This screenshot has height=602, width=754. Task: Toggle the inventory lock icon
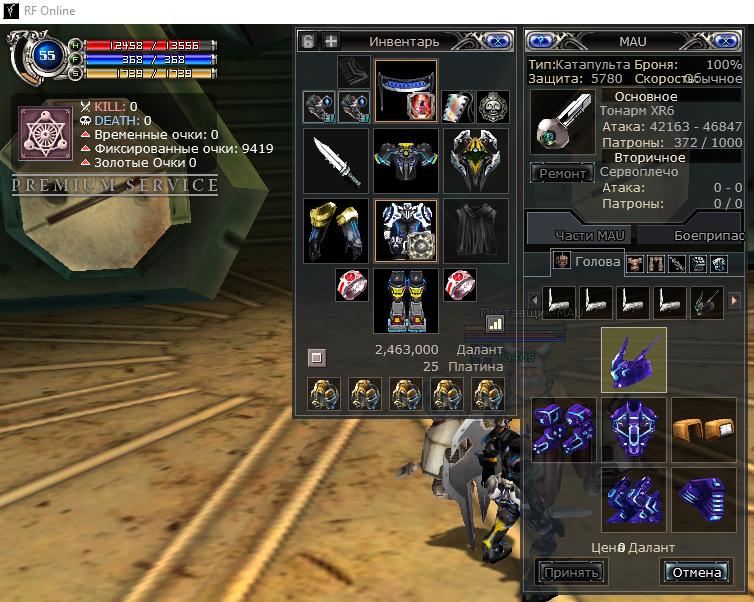click(x=308, y=41)
